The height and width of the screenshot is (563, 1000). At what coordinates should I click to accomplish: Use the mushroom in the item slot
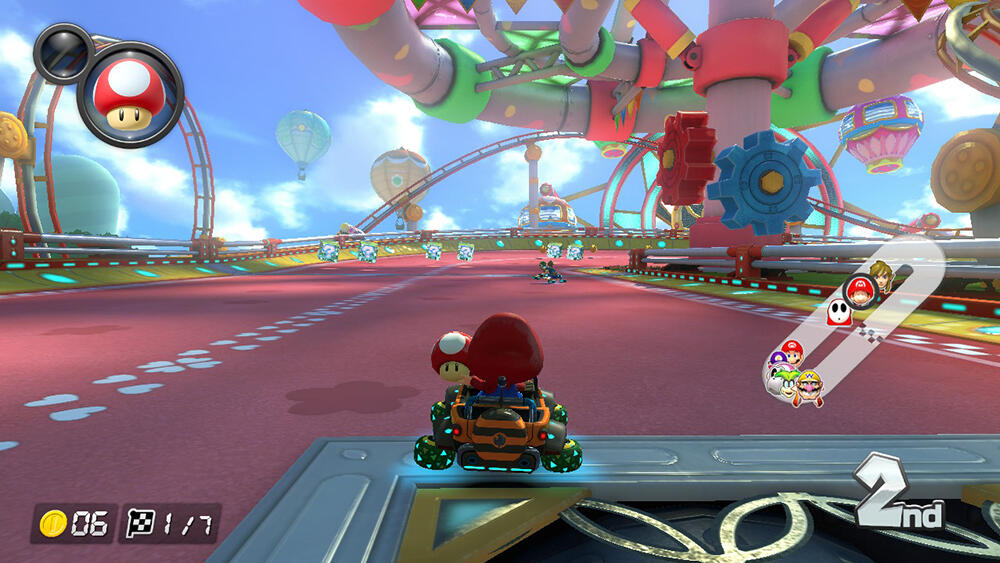click(x=130, y=93)
